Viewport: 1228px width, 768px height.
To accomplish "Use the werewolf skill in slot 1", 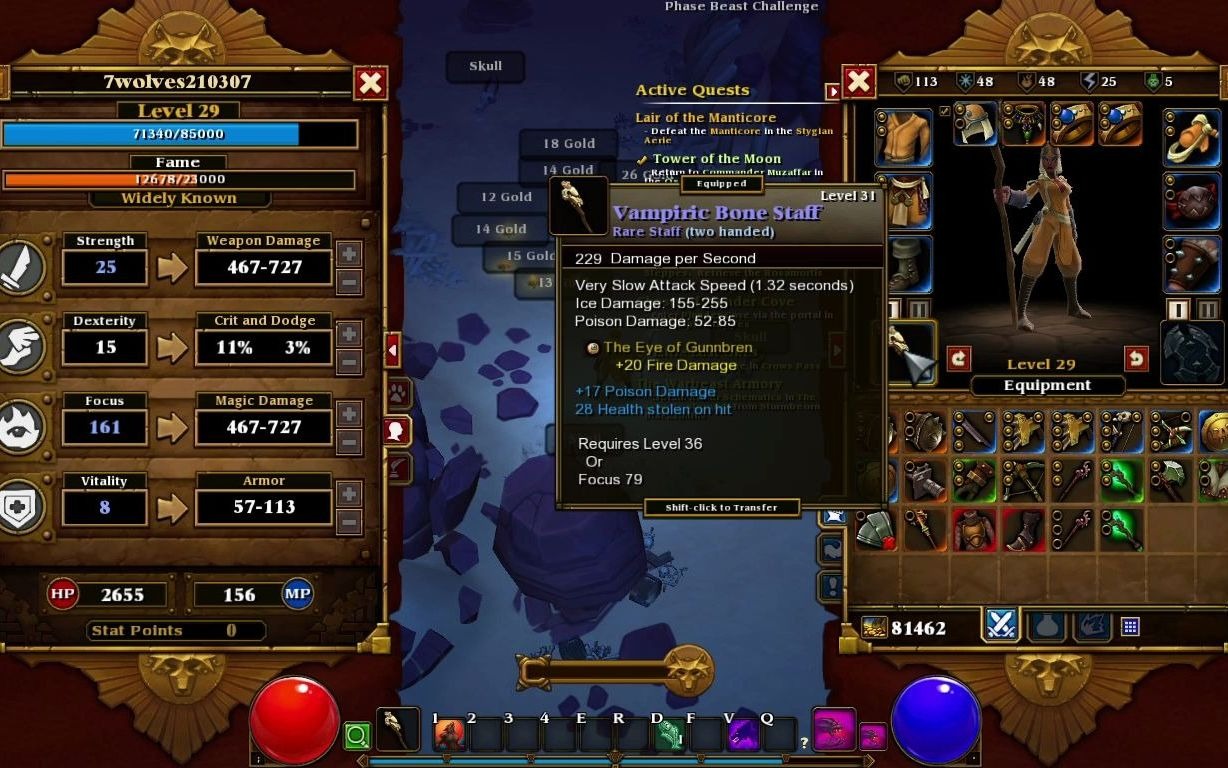I will [x=448, y=735].
